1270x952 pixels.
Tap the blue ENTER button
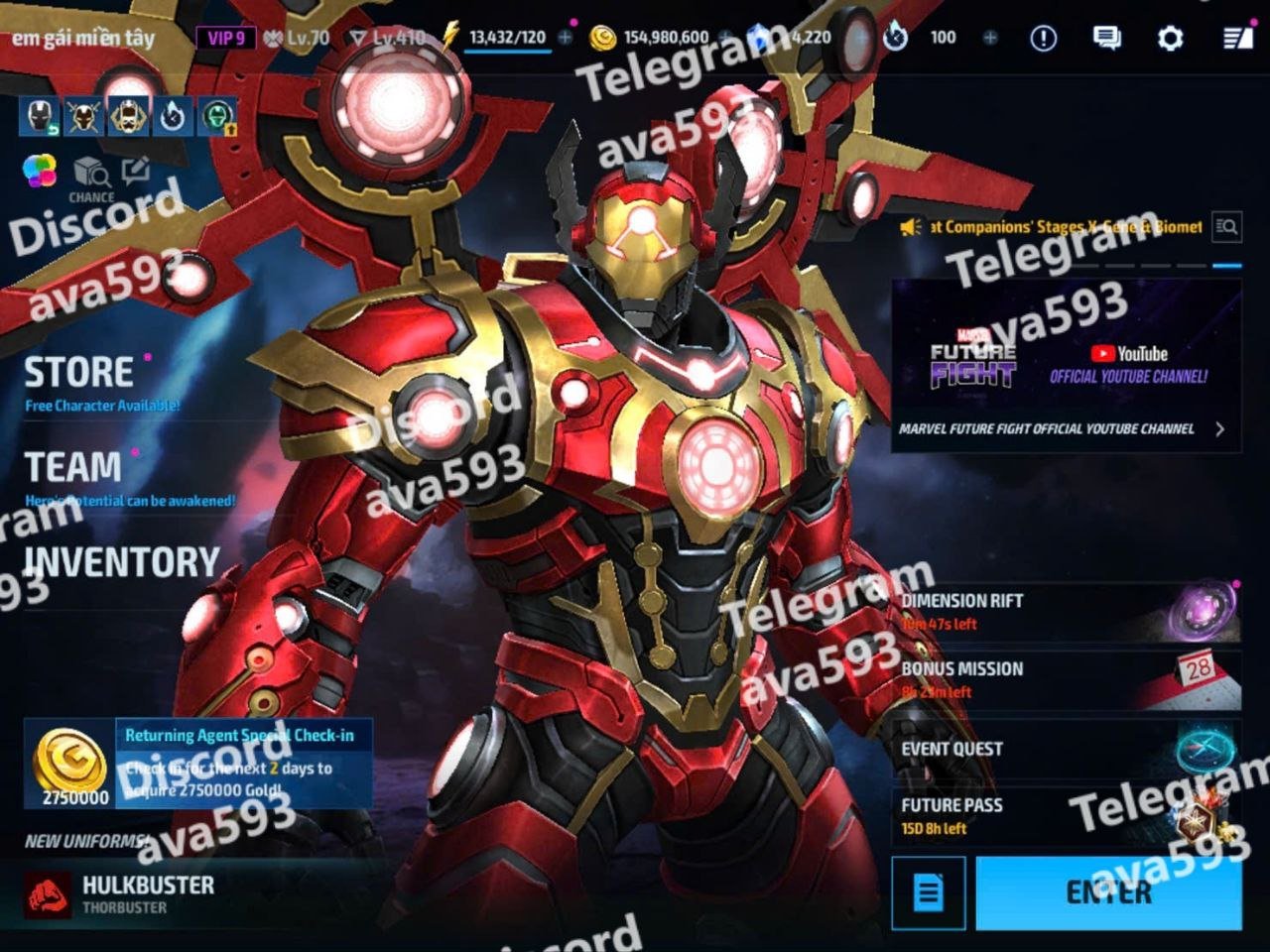coord(1108,892)
